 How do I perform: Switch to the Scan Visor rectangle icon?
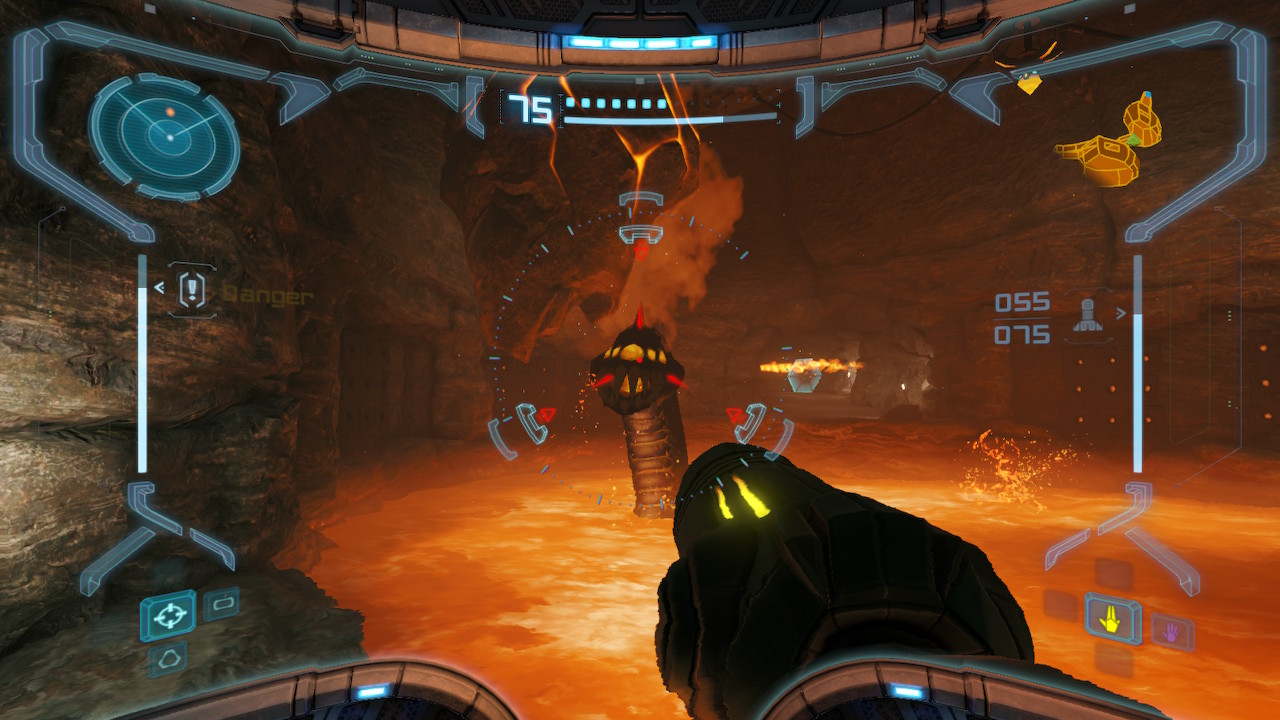click(x=221, y=604)
